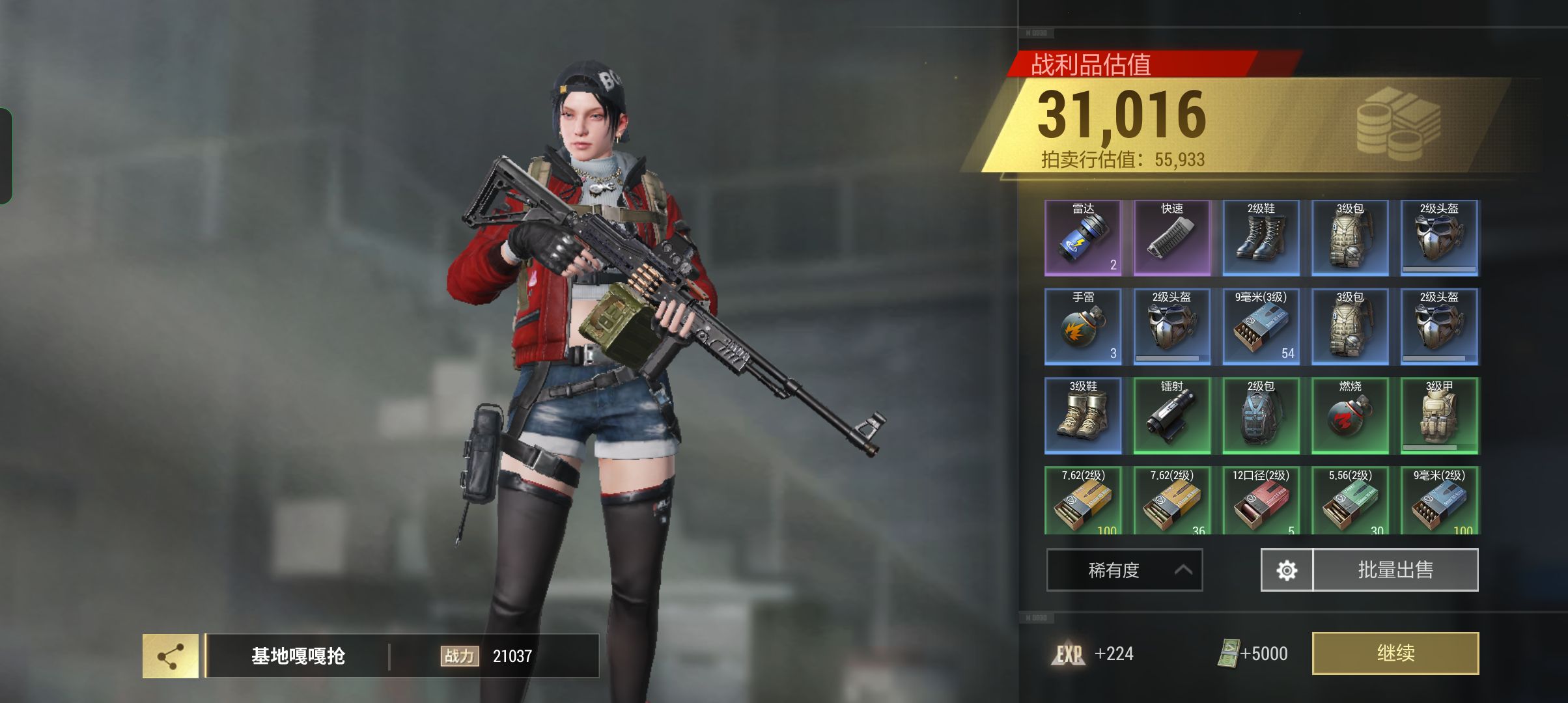Viewport: 1568px width, 703px height.
Task: Expand the 稀有度 rarity sort dropdown
Action: point(1124,570)
